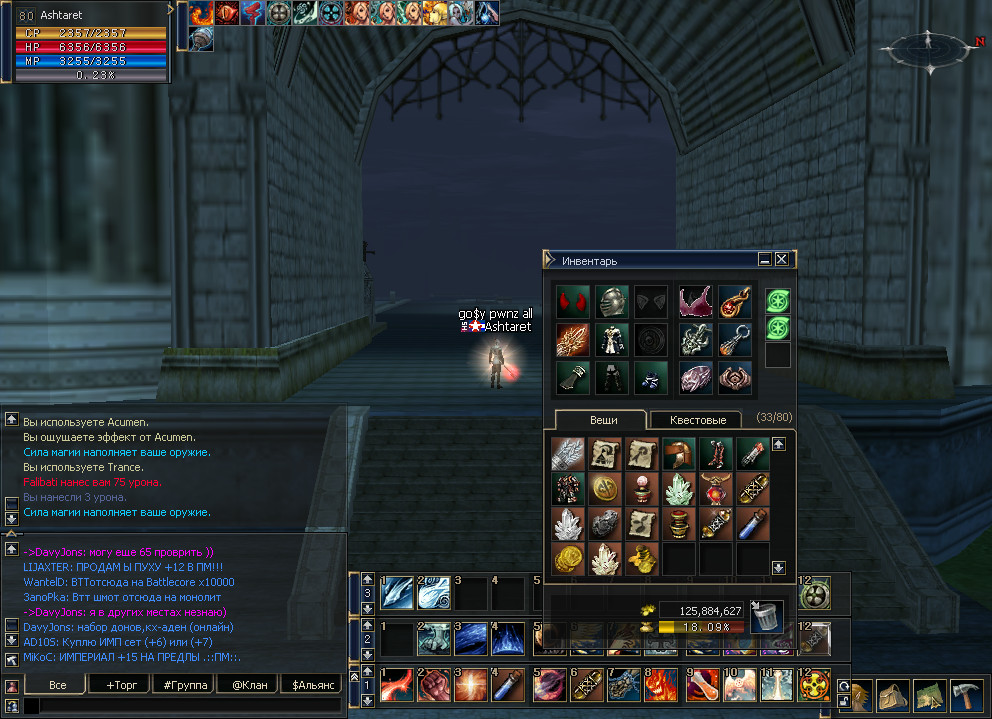Open the compass minimap
The height and width of the screenshot is (719, 992).
pos(928,46)
